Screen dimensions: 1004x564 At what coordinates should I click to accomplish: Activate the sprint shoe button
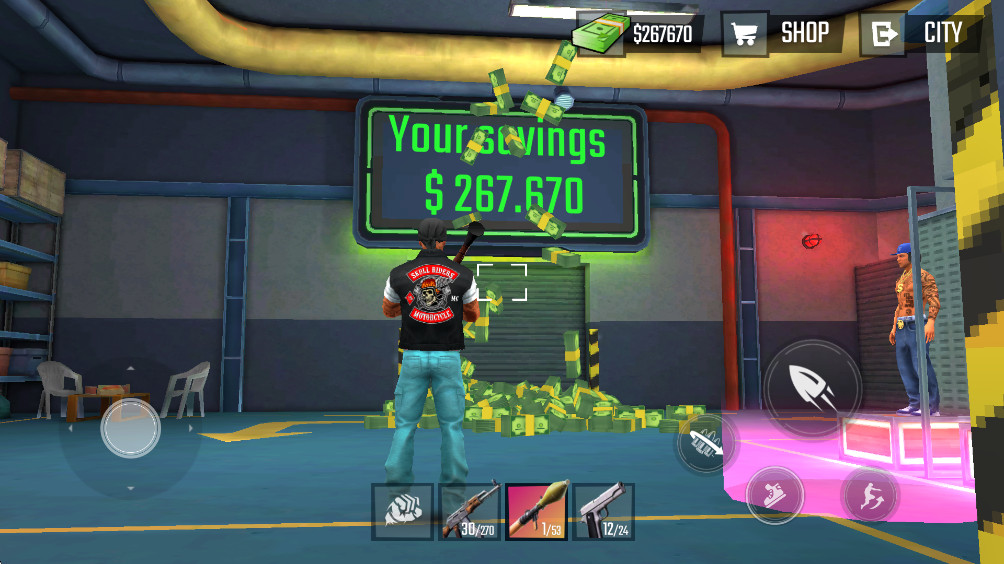[x=774, y=495]
